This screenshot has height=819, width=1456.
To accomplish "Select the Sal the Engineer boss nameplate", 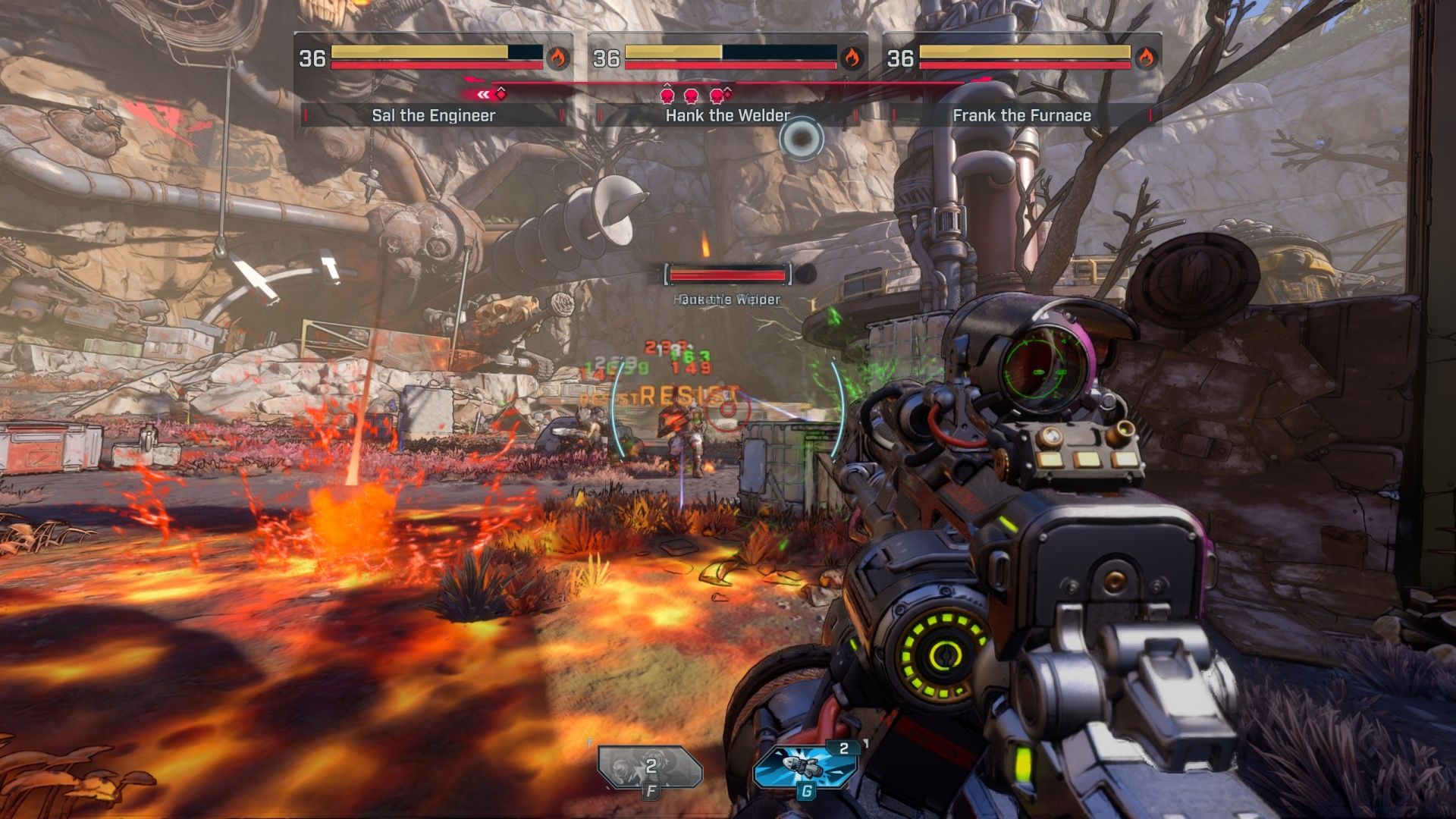I will pos(434,115).
